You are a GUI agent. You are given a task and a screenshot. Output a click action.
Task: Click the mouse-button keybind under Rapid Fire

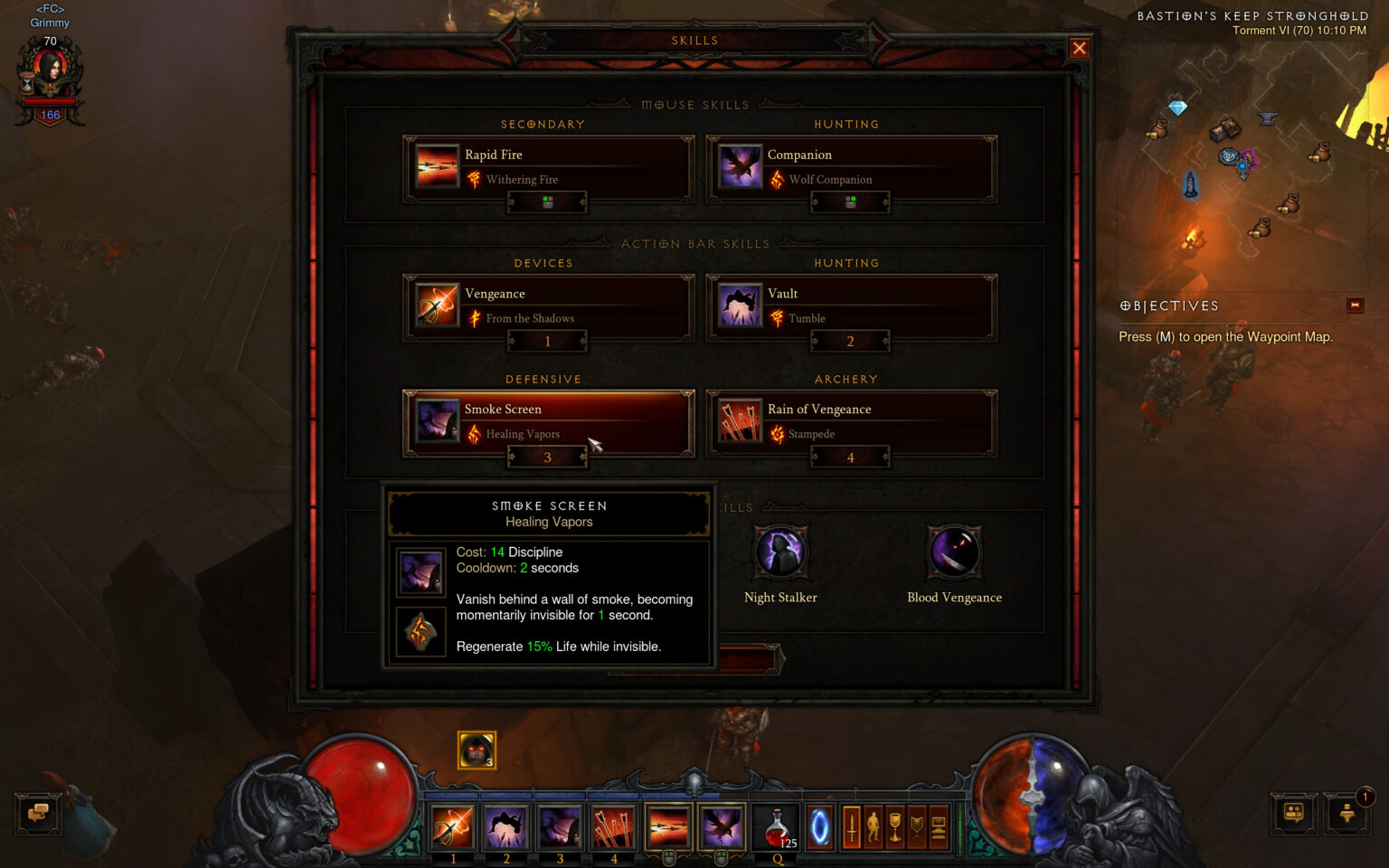546,202
